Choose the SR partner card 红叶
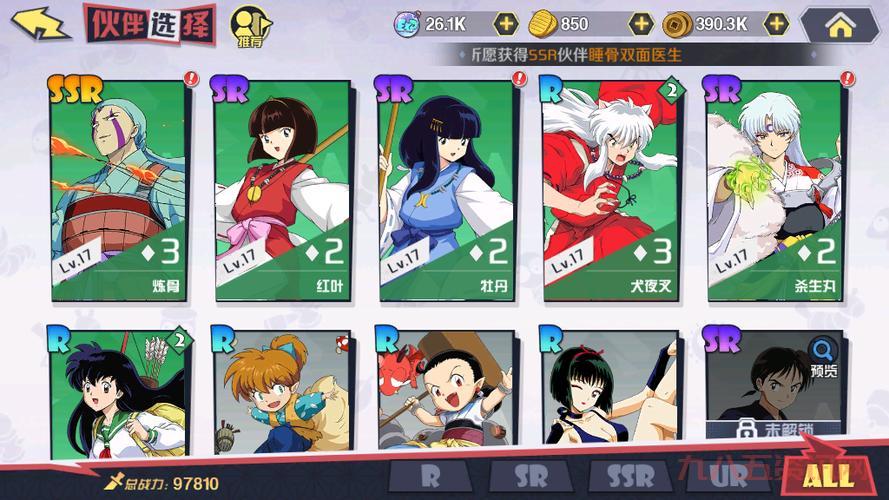Viewport: 889px width, 500px height. pos(283,190)
